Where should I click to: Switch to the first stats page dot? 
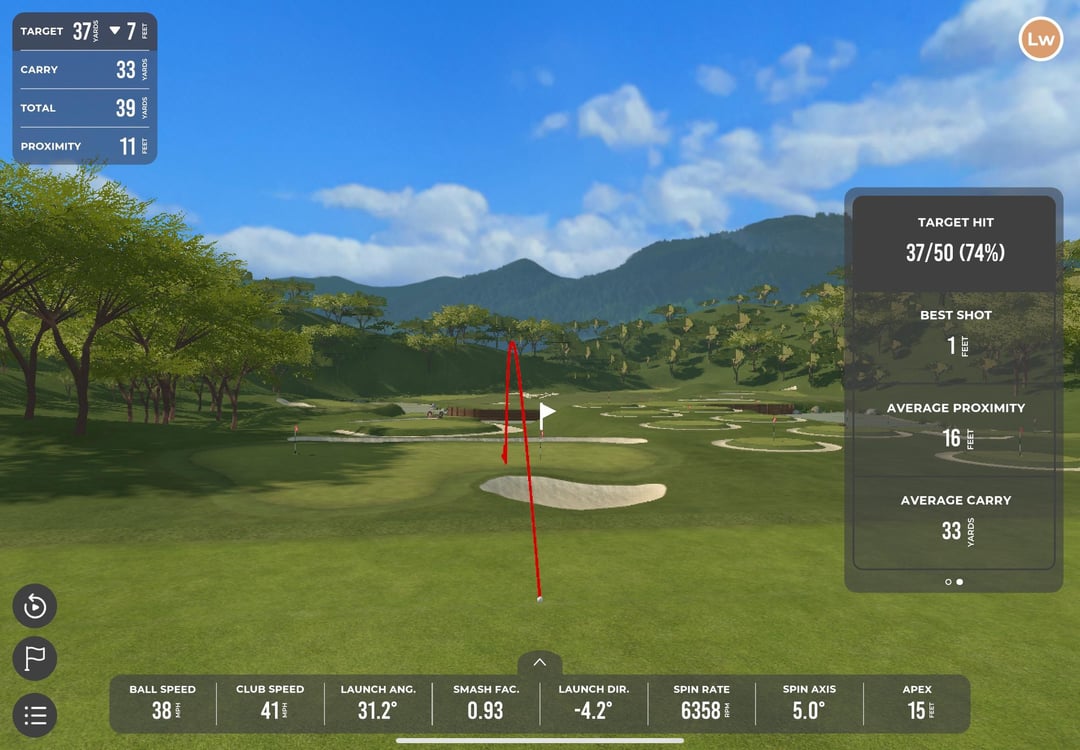tap(948, 581)
